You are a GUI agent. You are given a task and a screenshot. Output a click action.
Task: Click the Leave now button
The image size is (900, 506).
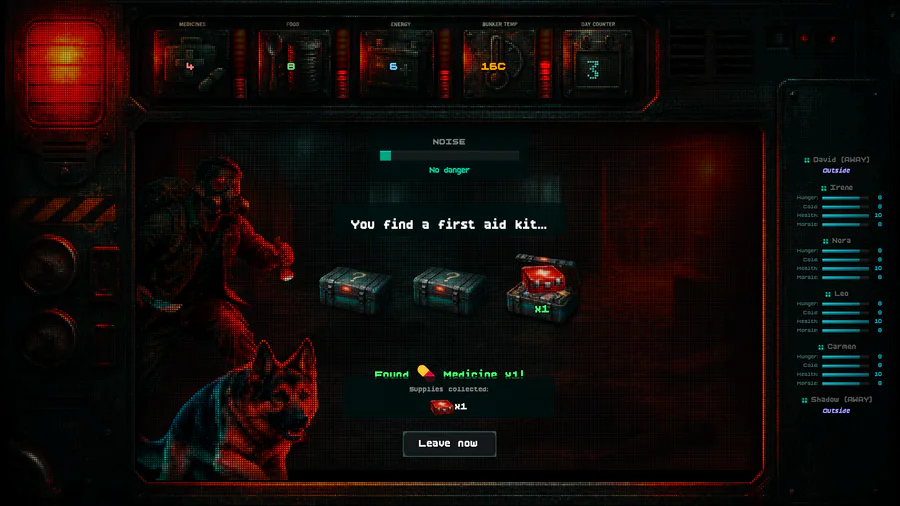click(x=449, y=443)
